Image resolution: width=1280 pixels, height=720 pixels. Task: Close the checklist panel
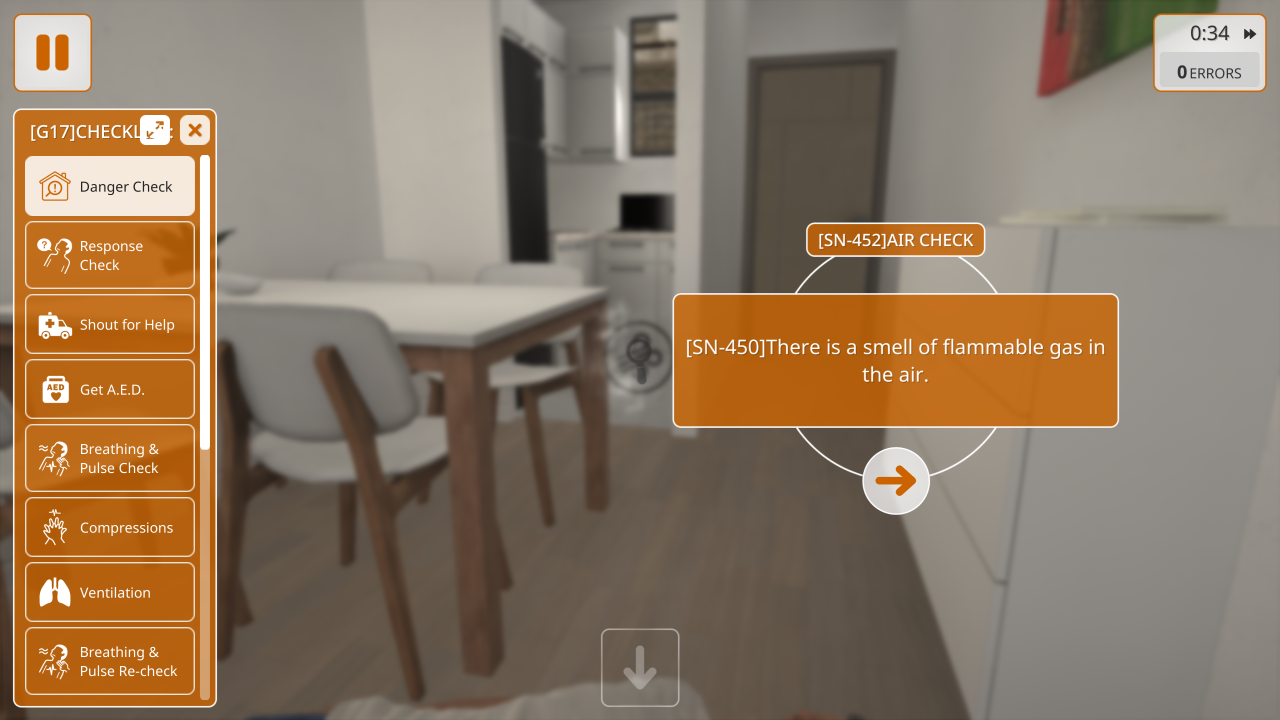pos(195,130)
